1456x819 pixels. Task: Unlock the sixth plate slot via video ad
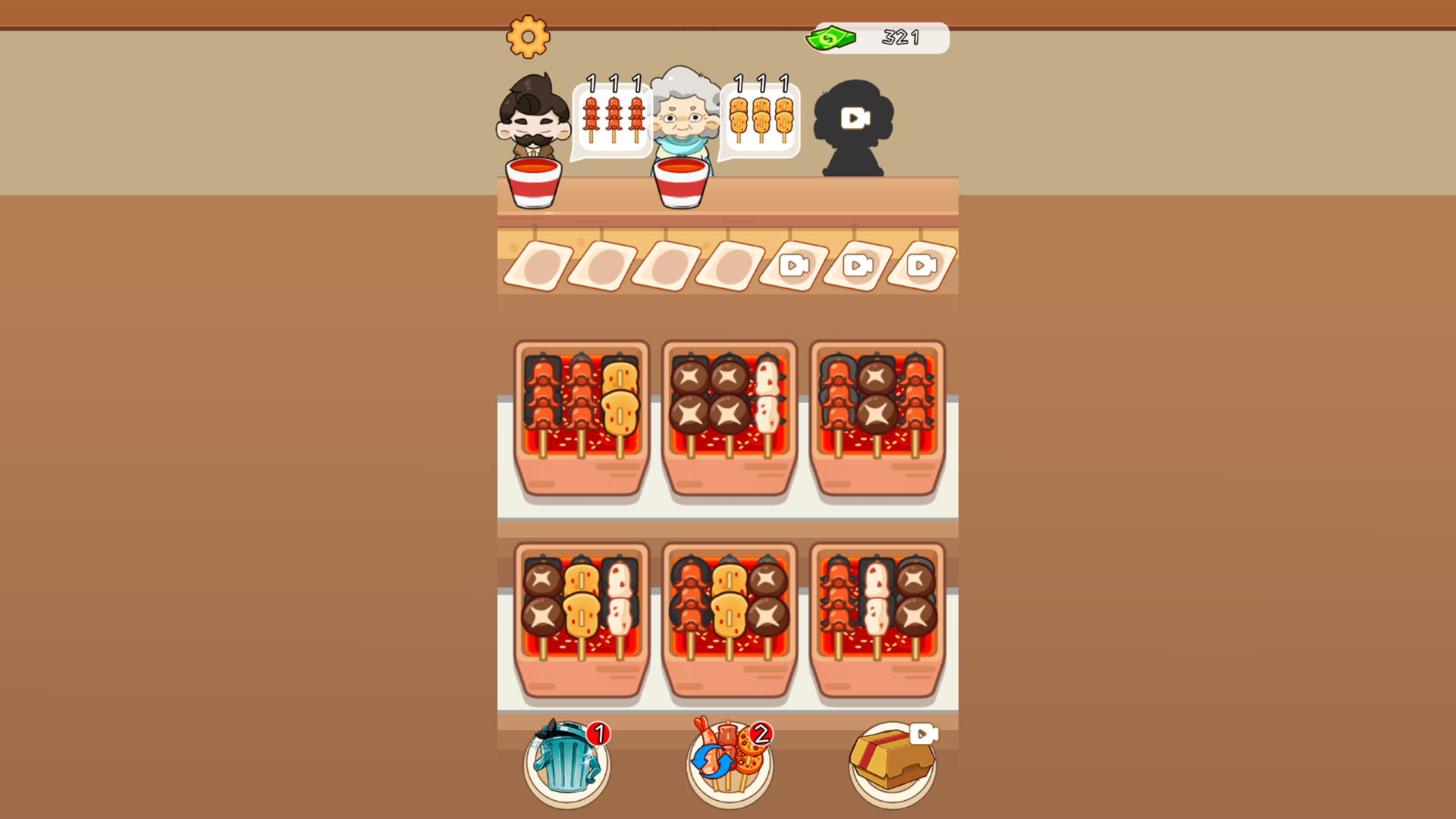(858, 264)
